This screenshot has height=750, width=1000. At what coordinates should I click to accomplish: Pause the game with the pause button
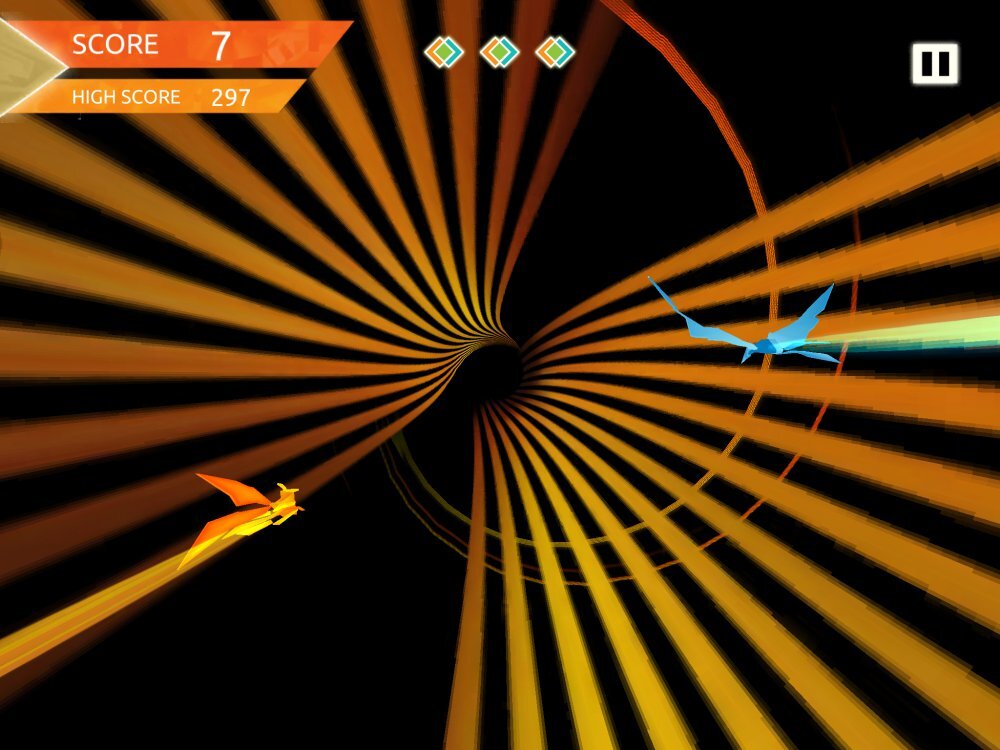[934, 64]
